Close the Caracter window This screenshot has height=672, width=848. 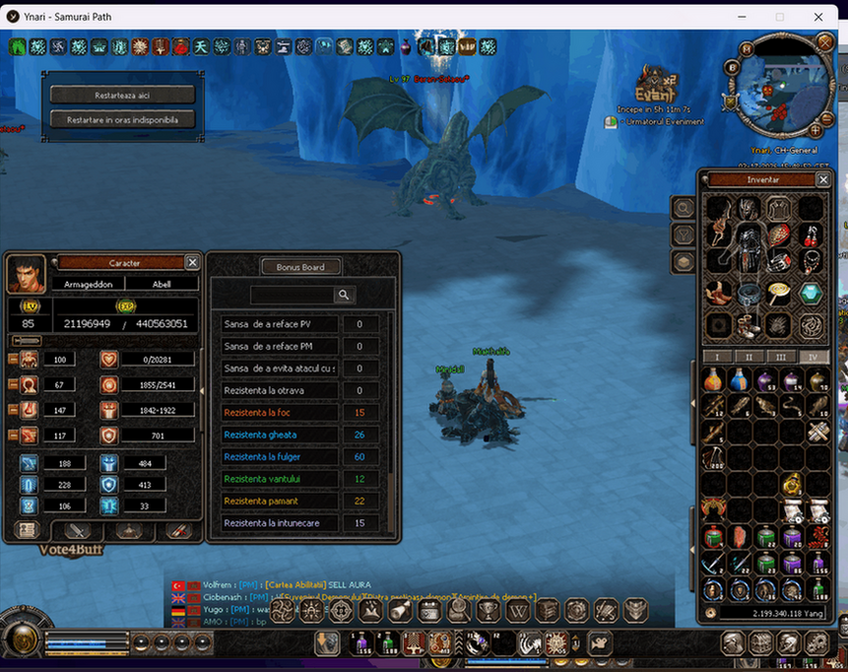coord(192,262)
